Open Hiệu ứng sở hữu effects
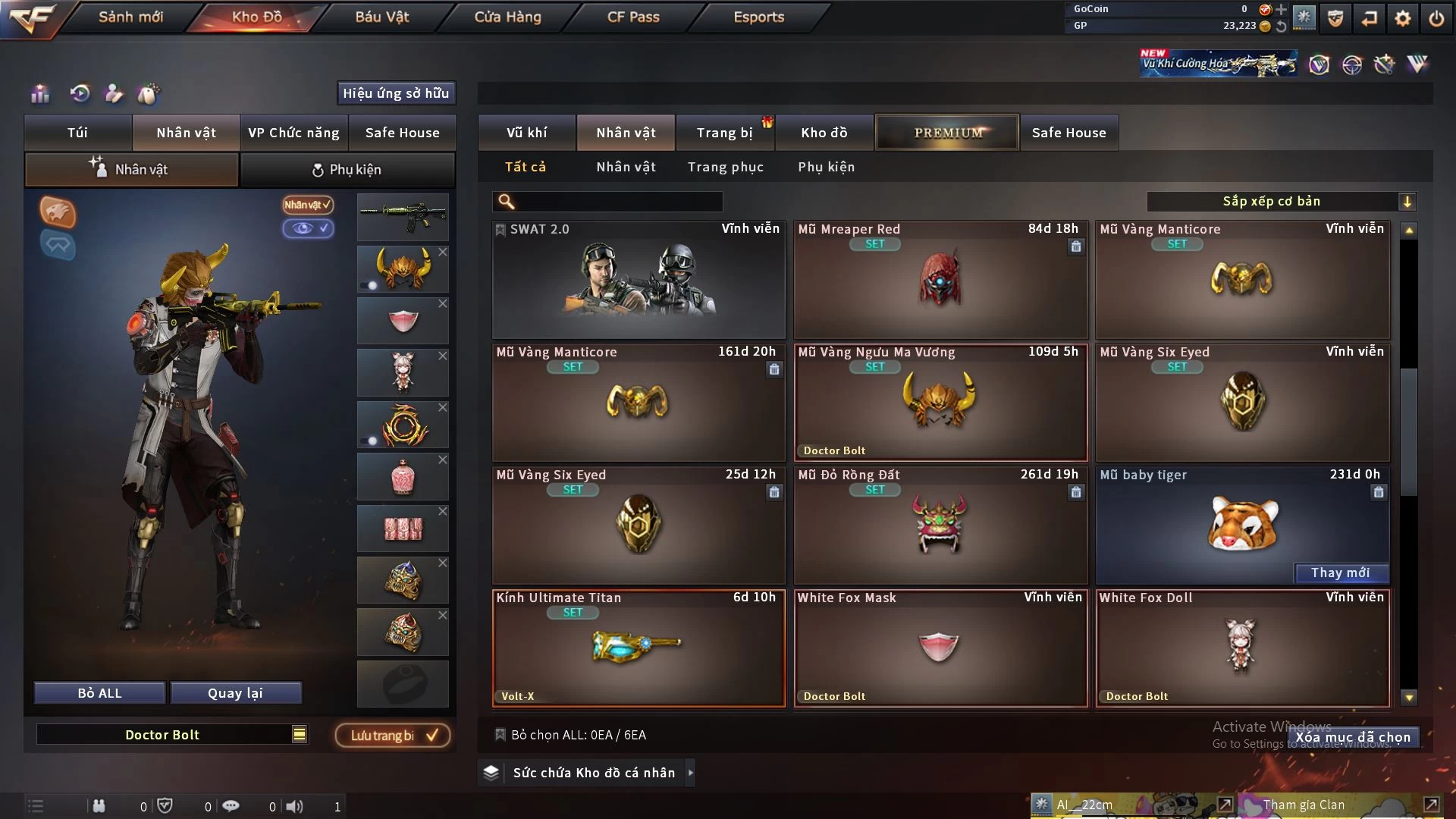The height and width of the screenshot is (819, 1456). click(x=396, y=93)
